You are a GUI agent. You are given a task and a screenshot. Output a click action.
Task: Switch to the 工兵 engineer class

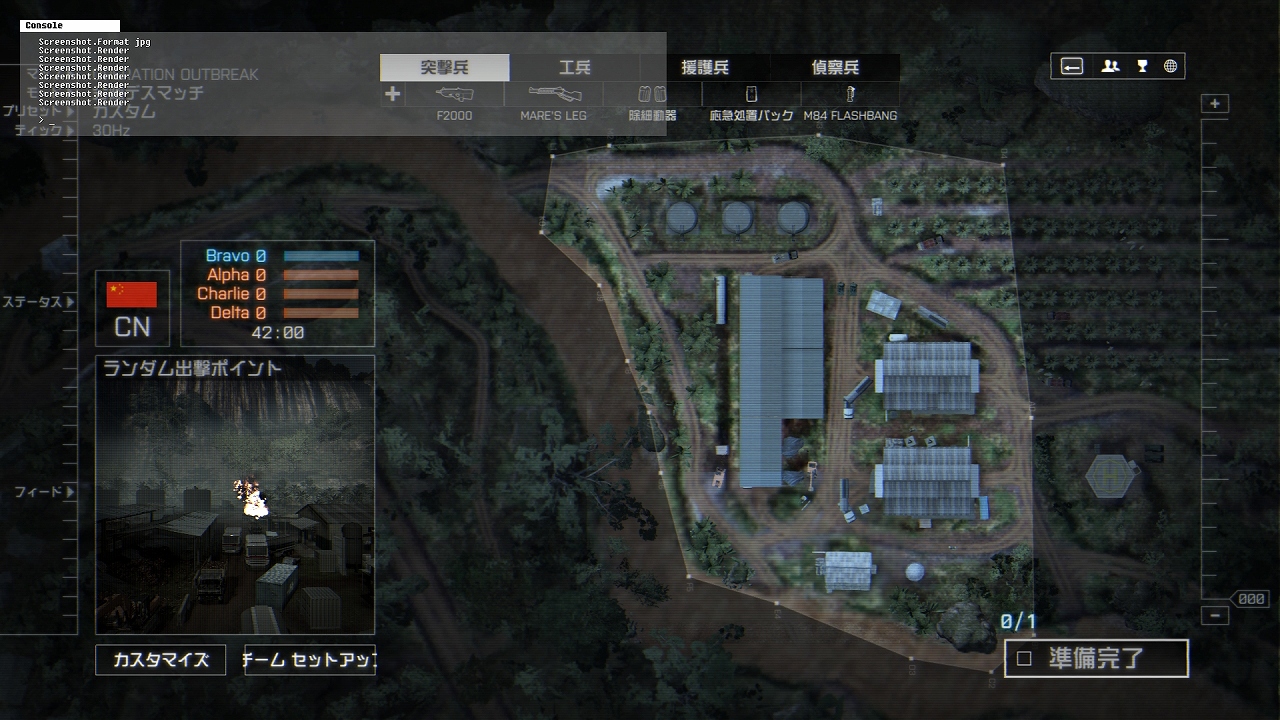tap(574, 68)
